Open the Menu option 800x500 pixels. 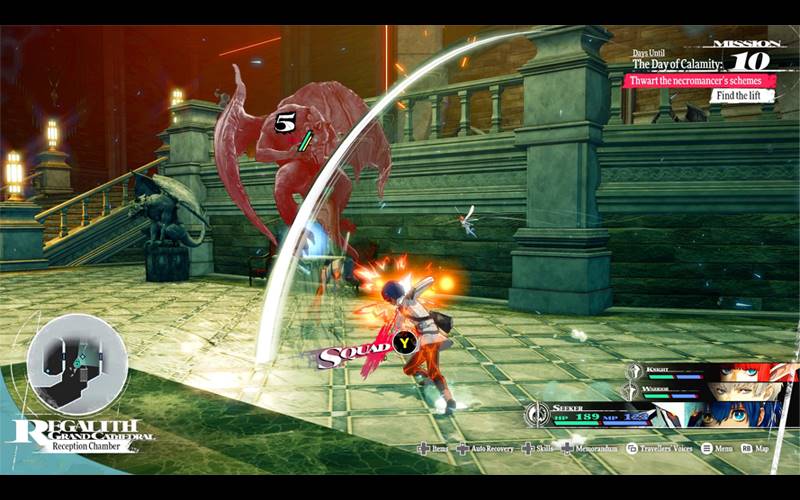[720, 449]
